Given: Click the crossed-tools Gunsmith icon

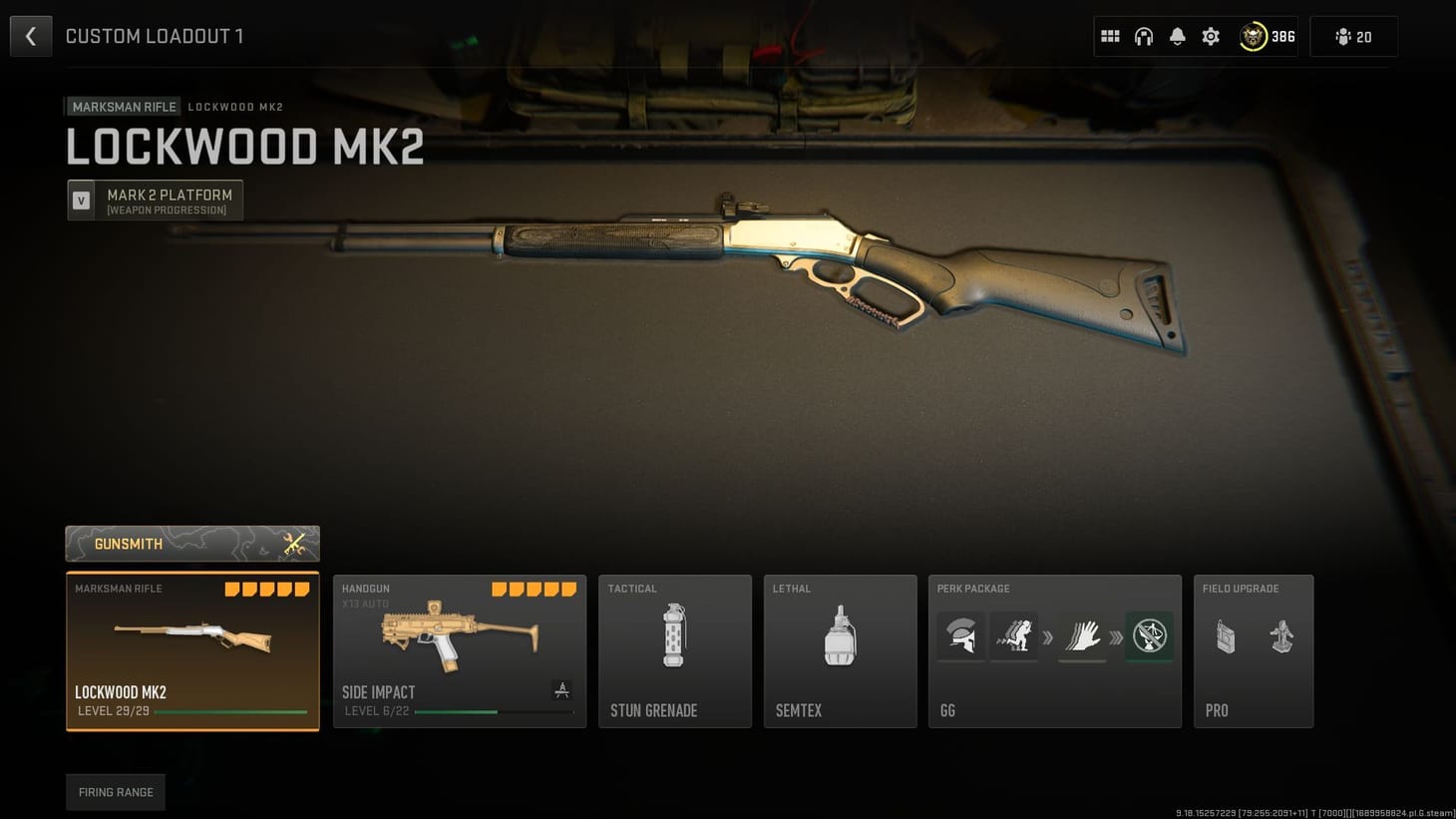Looking at the screenshot, I should pyautogui.click(x=294, y=543).
